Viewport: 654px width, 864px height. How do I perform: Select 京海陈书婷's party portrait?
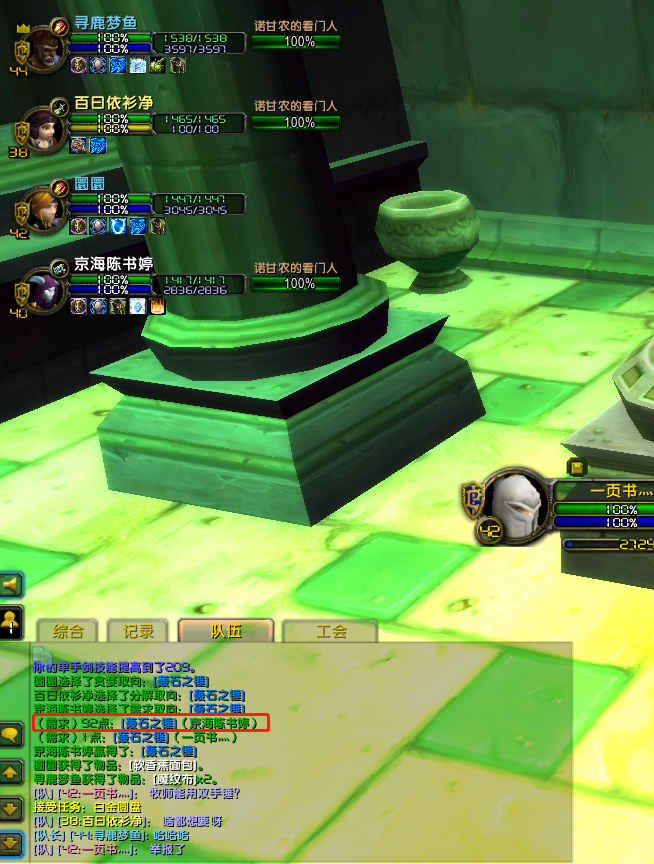[x=41, y=288]
